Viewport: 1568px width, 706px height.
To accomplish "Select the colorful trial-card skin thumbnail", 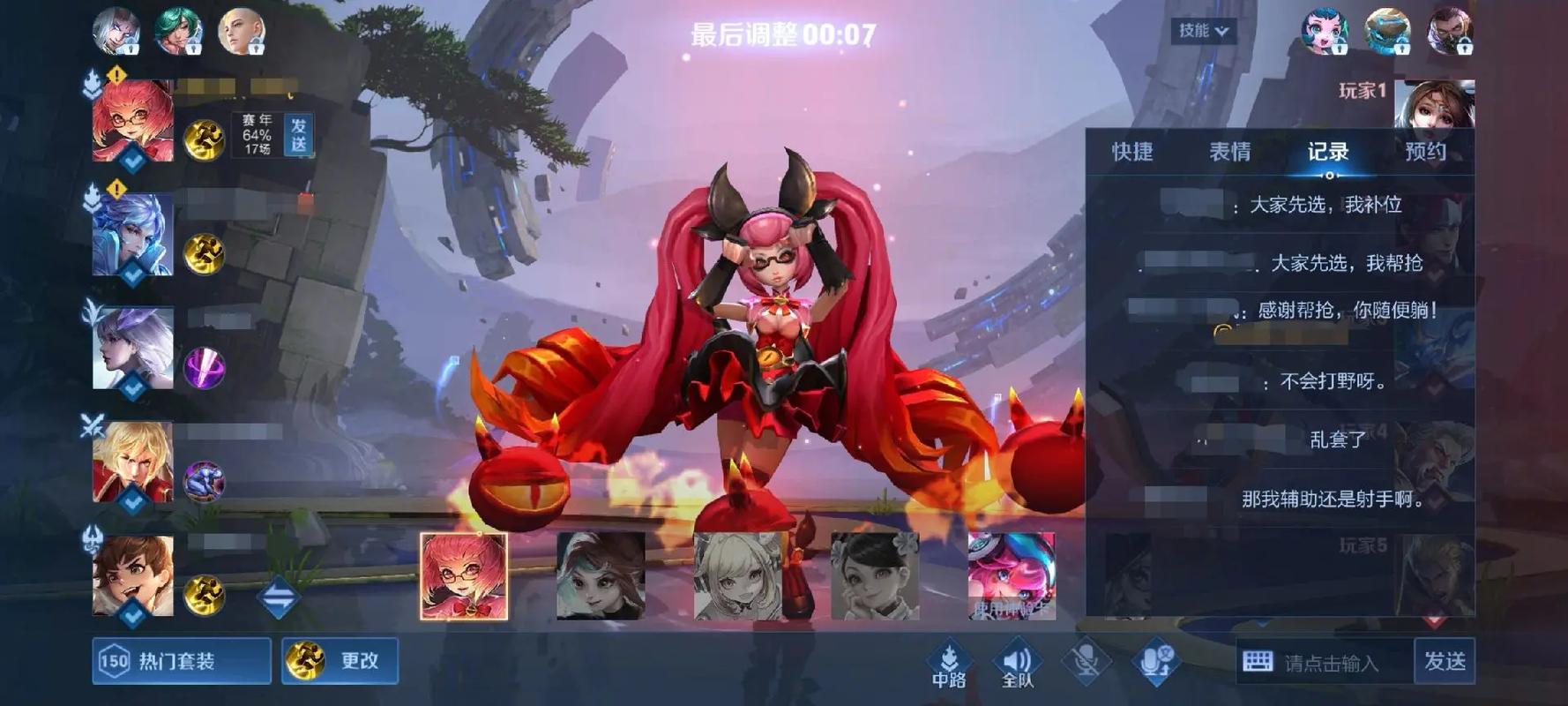I will (x=1012, y=576).
